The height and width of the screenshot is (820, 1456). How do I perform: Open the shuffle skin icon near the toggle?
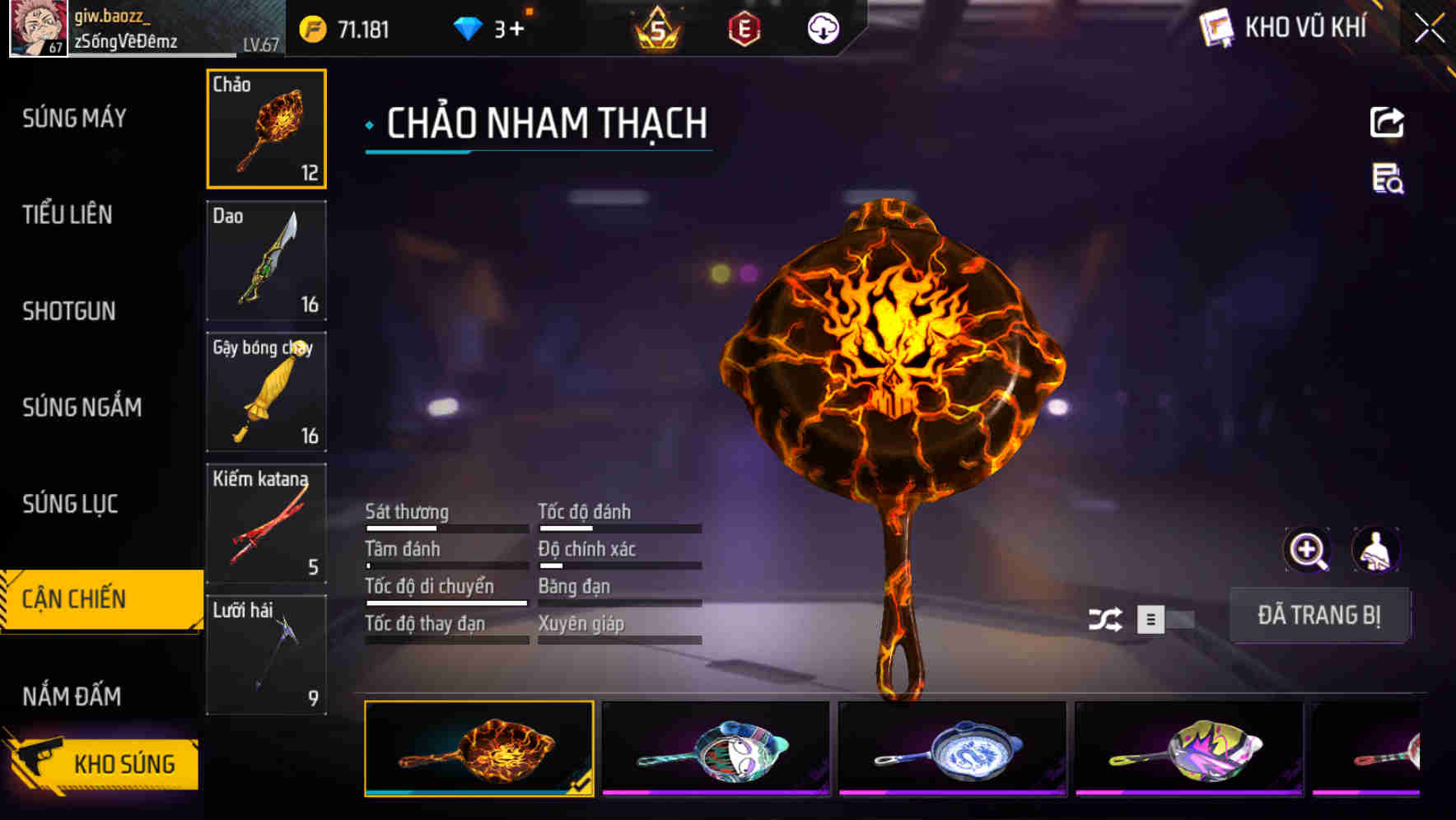[x=1107, y=619]
